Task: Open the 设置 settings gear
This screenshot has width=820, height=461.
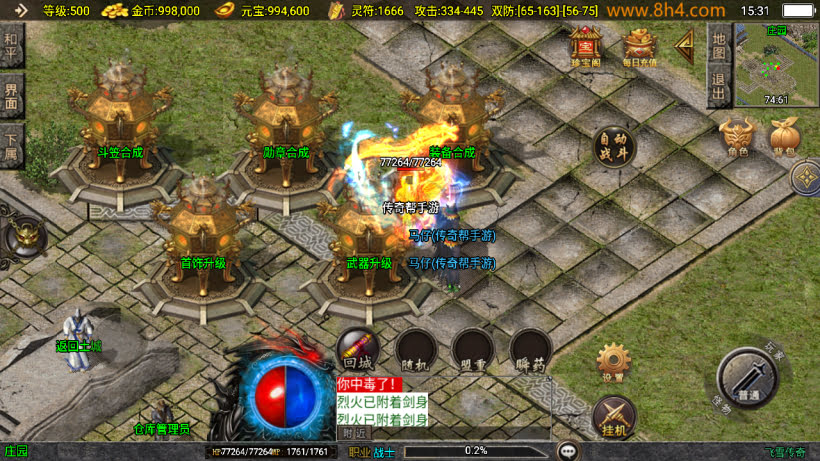Action: 613,362
